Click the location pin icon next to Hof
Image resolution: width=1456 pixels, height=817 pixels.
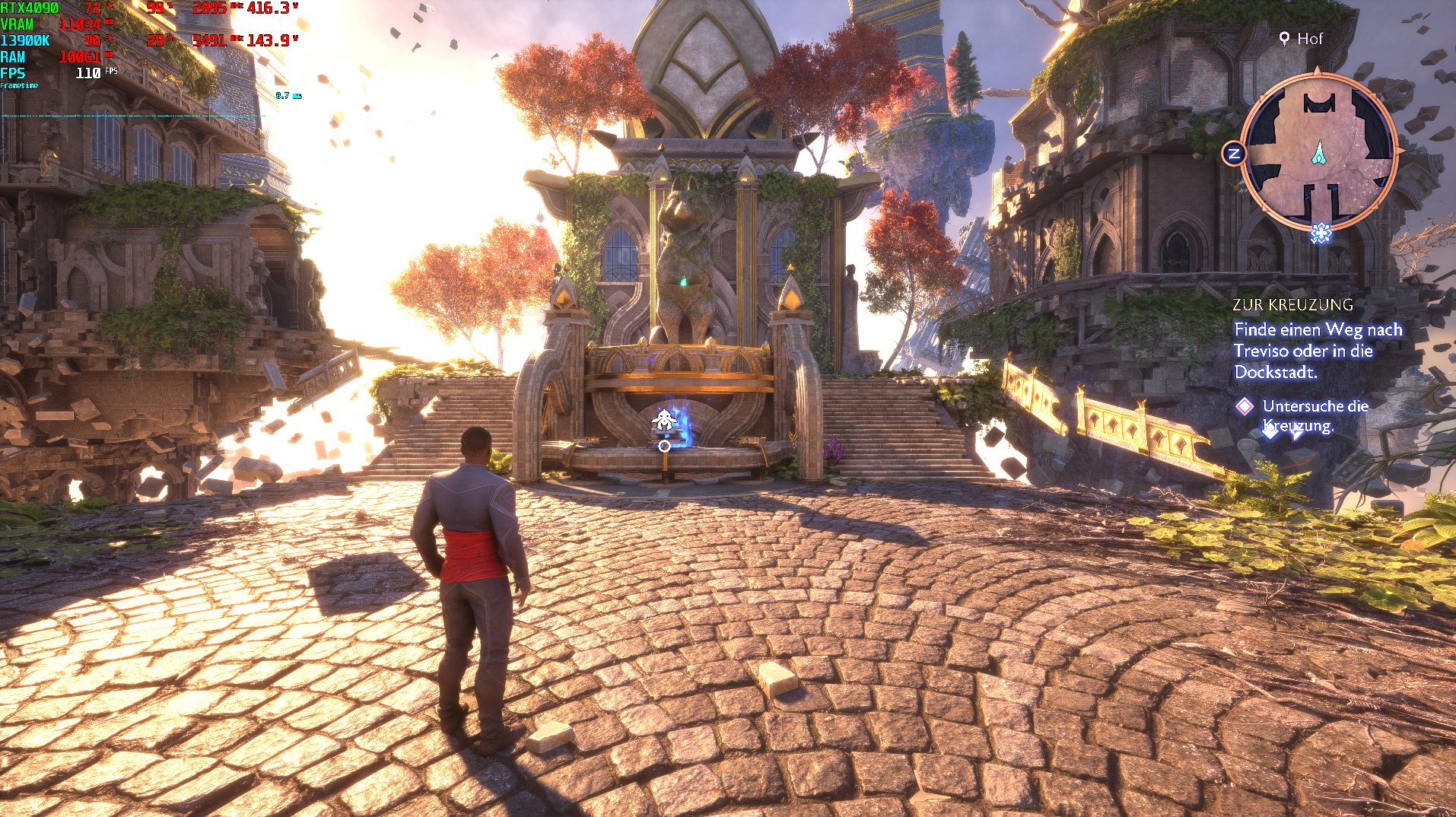click(1283, 37)
